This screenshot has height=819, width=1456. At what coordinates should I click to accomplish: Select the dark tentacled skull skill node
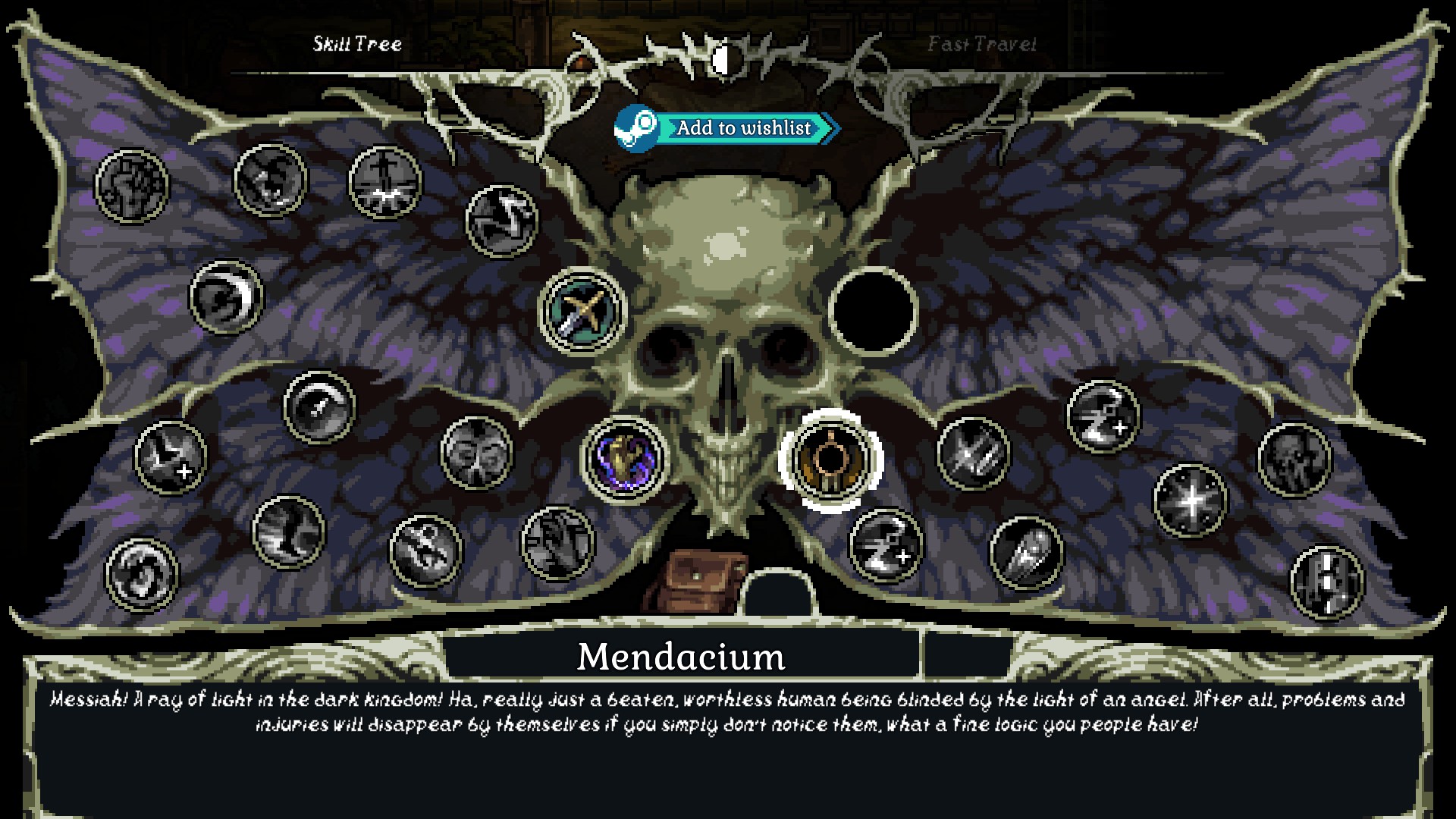tap(1294, 460)
